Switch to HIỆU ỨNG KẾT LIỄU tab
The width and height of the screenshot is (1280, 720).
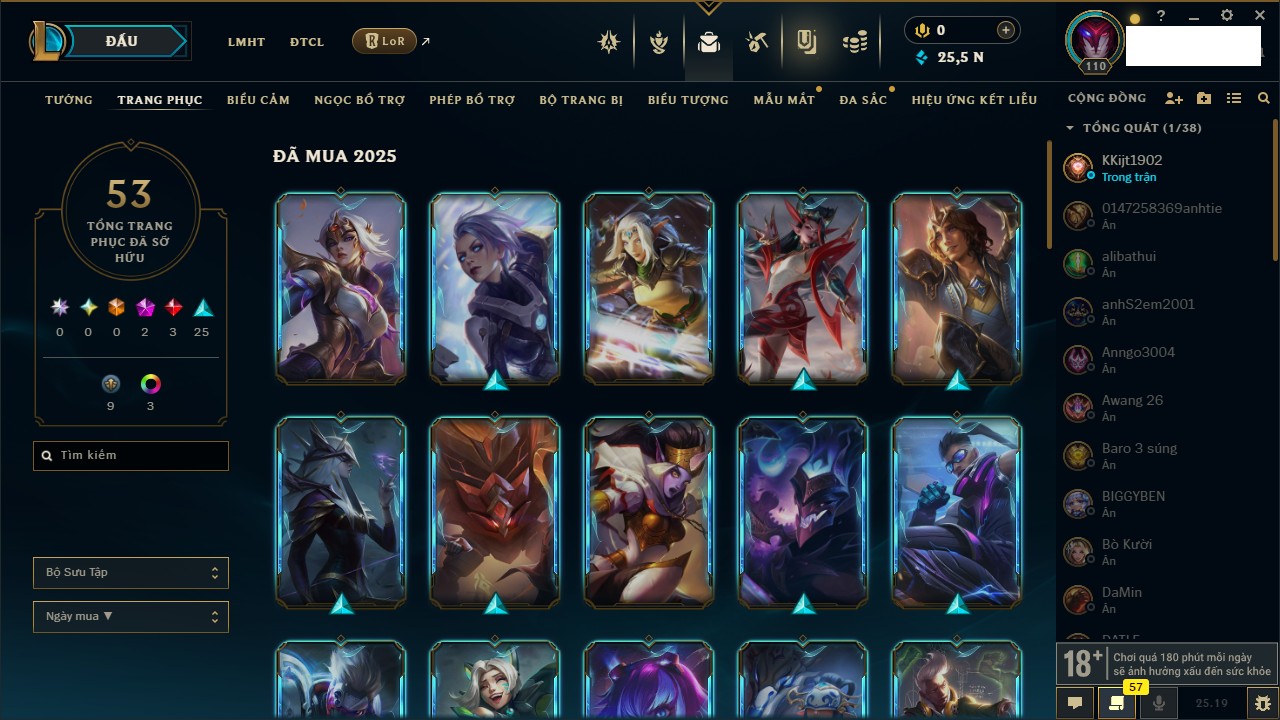pyautogui.click(x=974, y=100)
